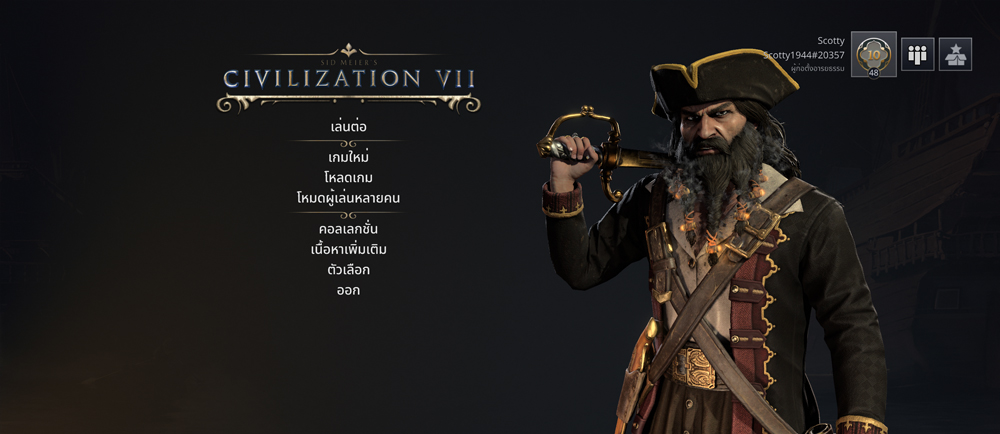
Task: Show the friends list three-people icon
Action: click(x=917, y=54)
